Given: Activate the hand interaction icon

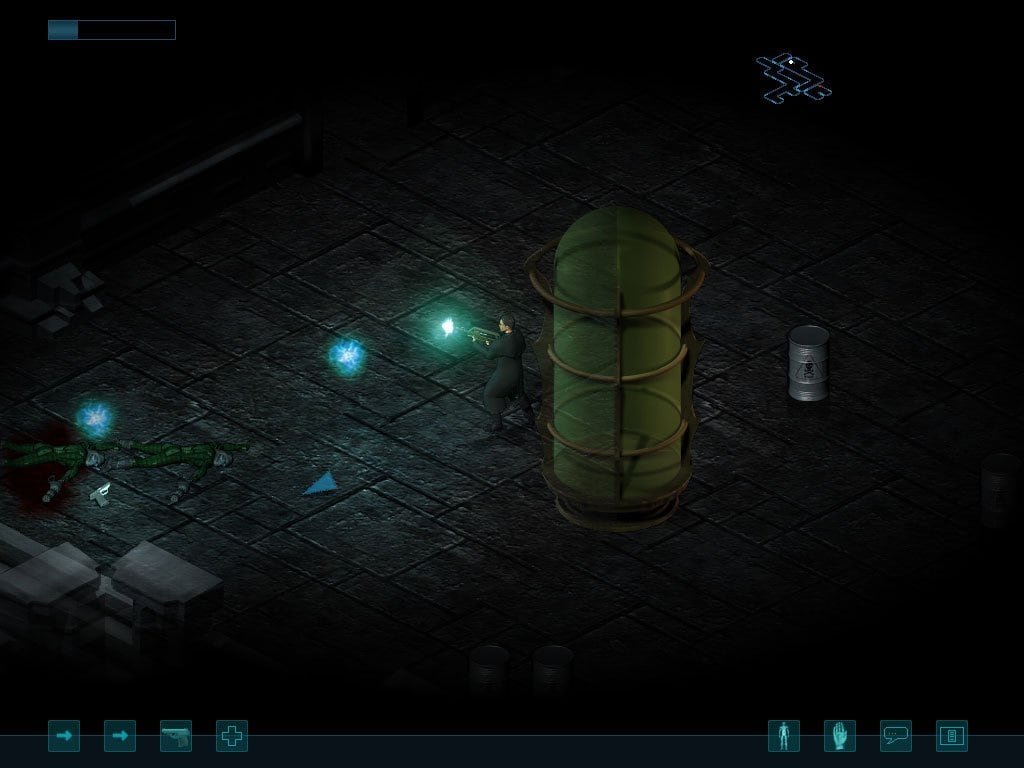Looking at the screenshot, I should pos(840,736).
